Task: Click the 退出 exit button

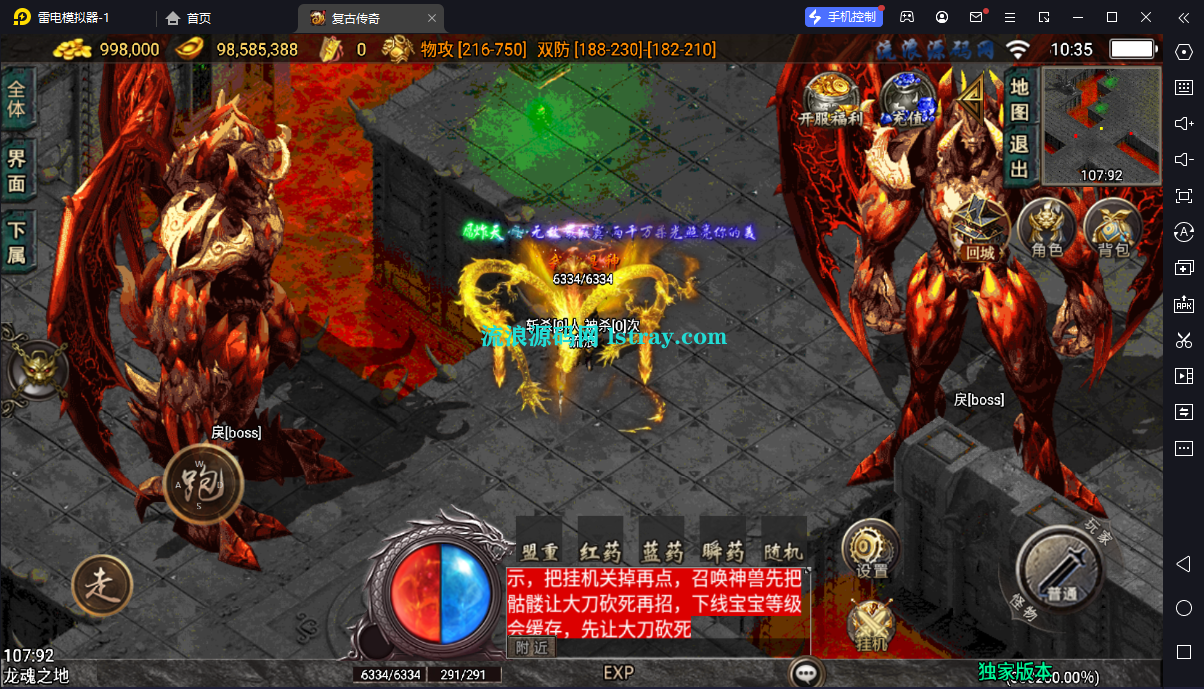Action: (x=1019, y=157)
